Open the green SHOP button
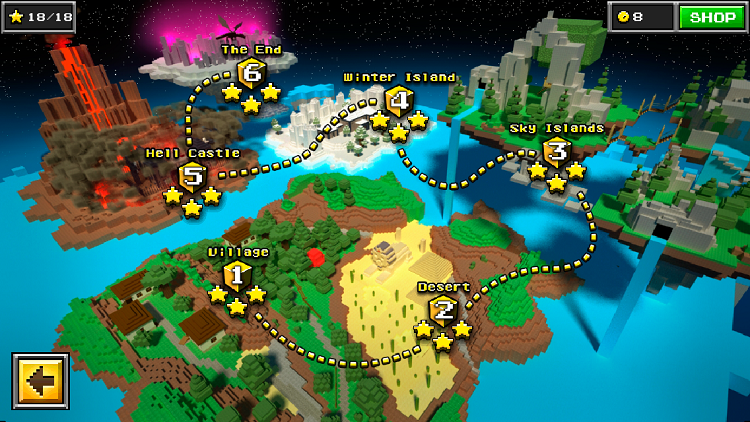 [x=713, y=17]
